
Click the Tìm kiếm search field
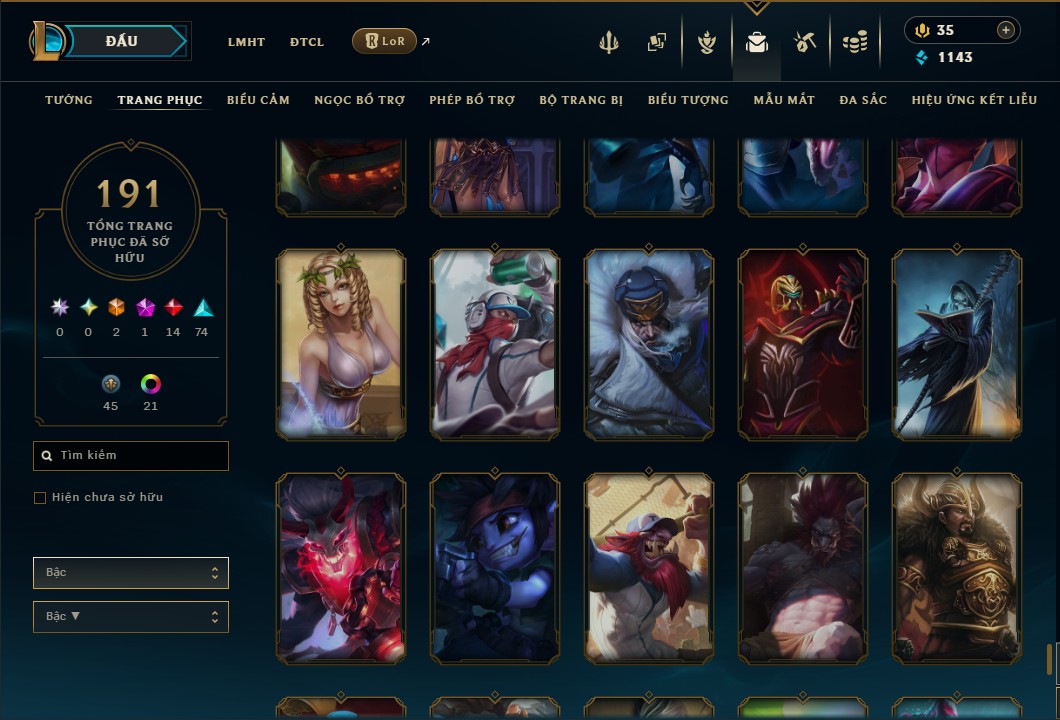click(x=131, y=456)
